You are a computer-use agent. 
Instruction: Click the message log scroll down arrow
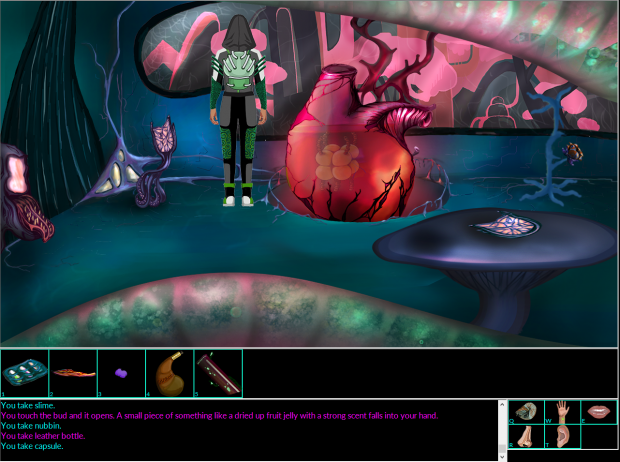[x=503, y=456]
